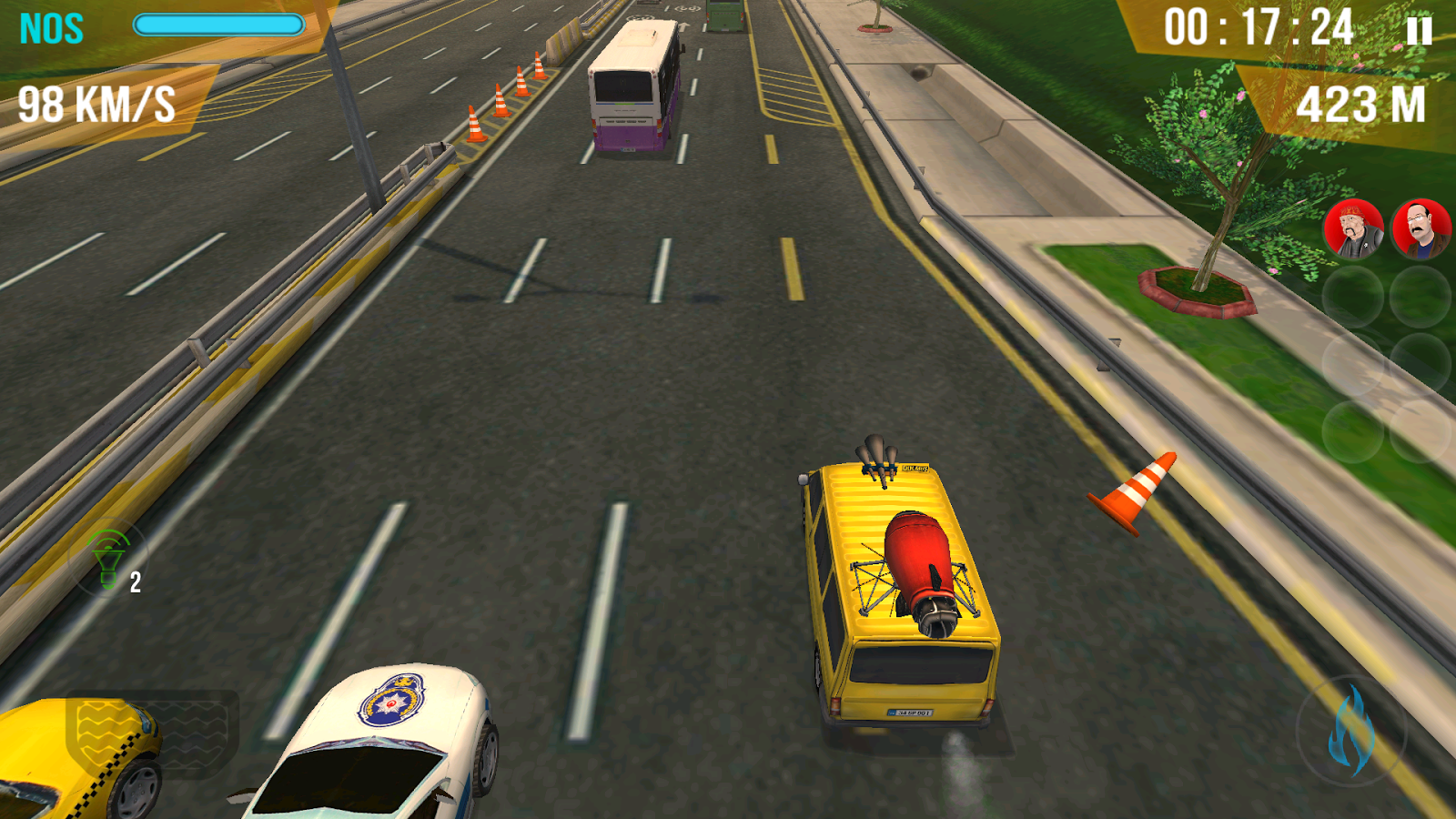Viewport: 1456px width, 819px height.
Task: Select the purple bus driving ahead
Action: click(631, 86)
